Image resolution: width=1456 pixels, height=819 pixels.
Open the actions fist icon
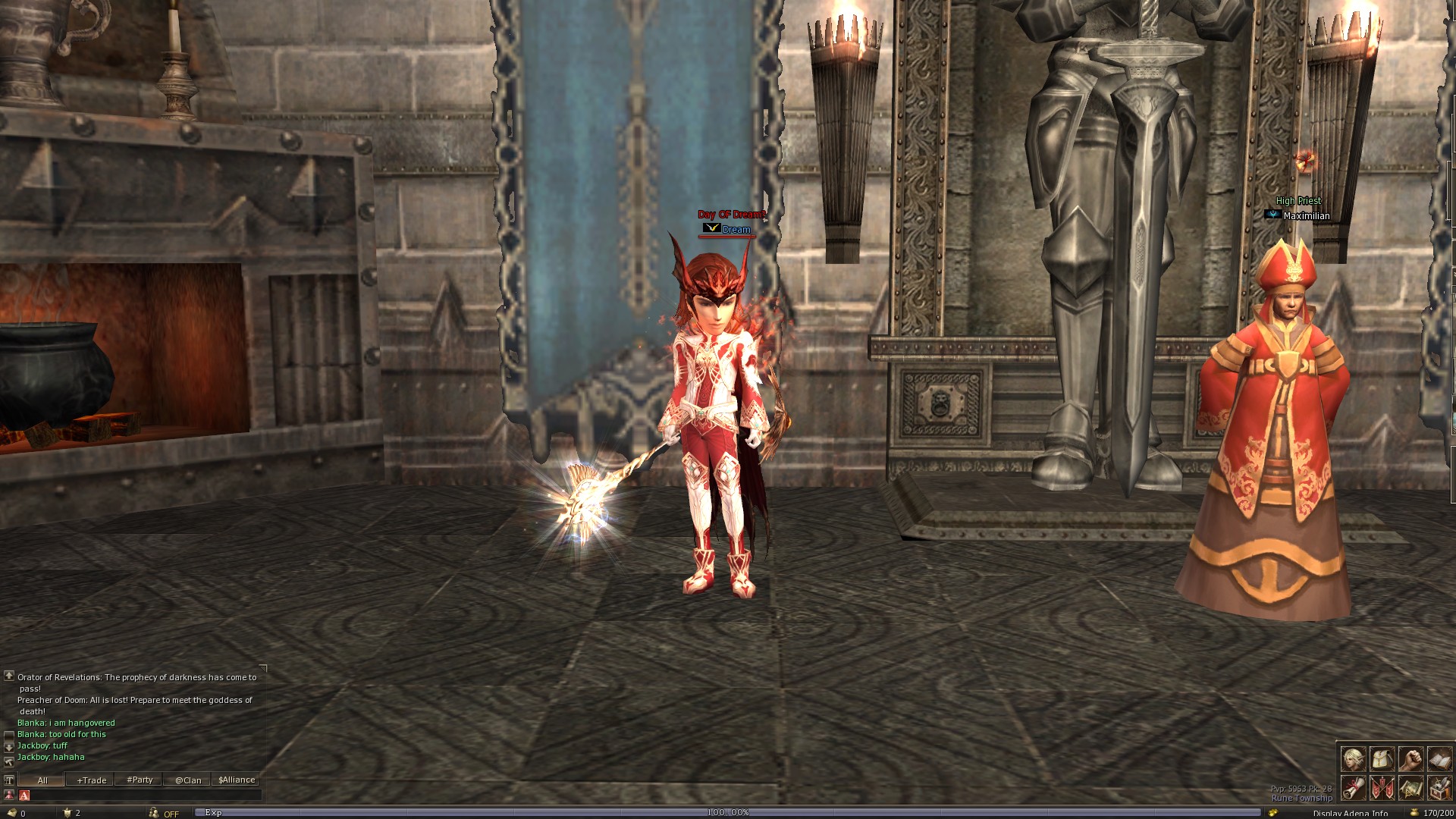point(1410,758)
